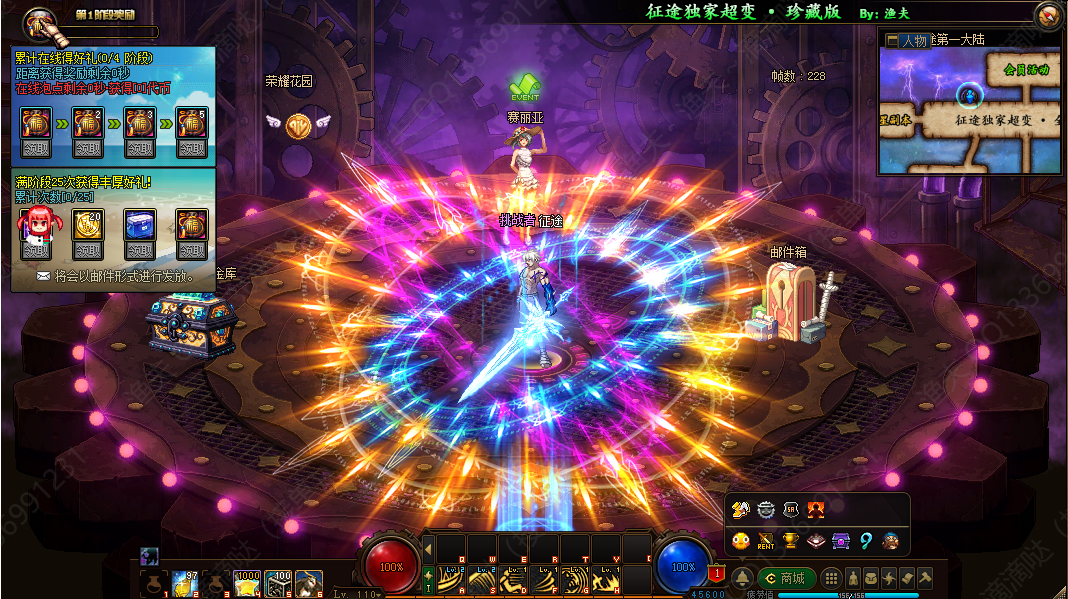Use the dice item with 100 count
1068x599 pixels.
click(278, 583)
